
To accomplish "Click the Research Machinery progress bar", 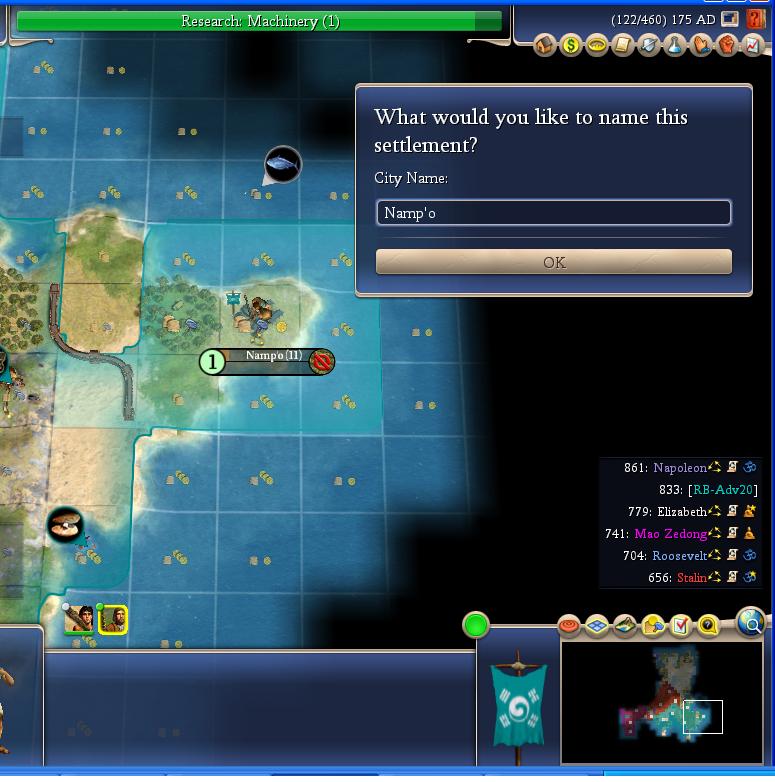I will coord(260,21).
